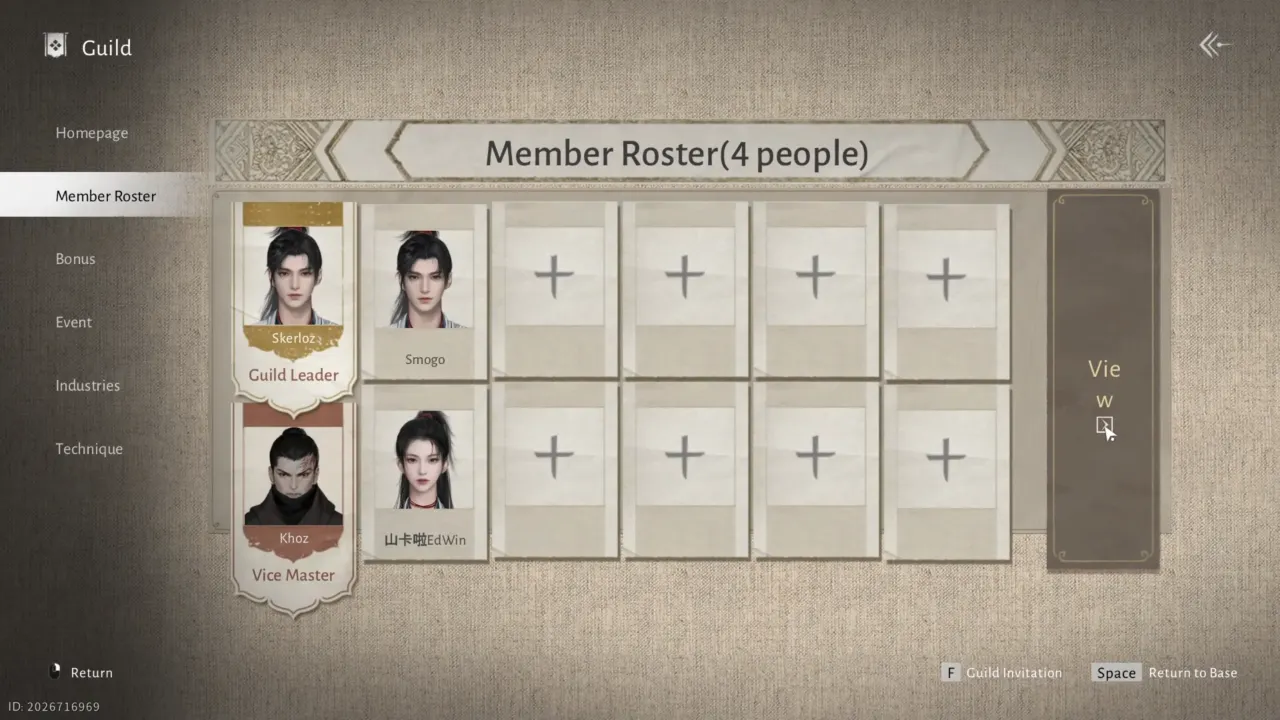
Task: Open vice master Khoz's member card
Action: coord(293,470)
